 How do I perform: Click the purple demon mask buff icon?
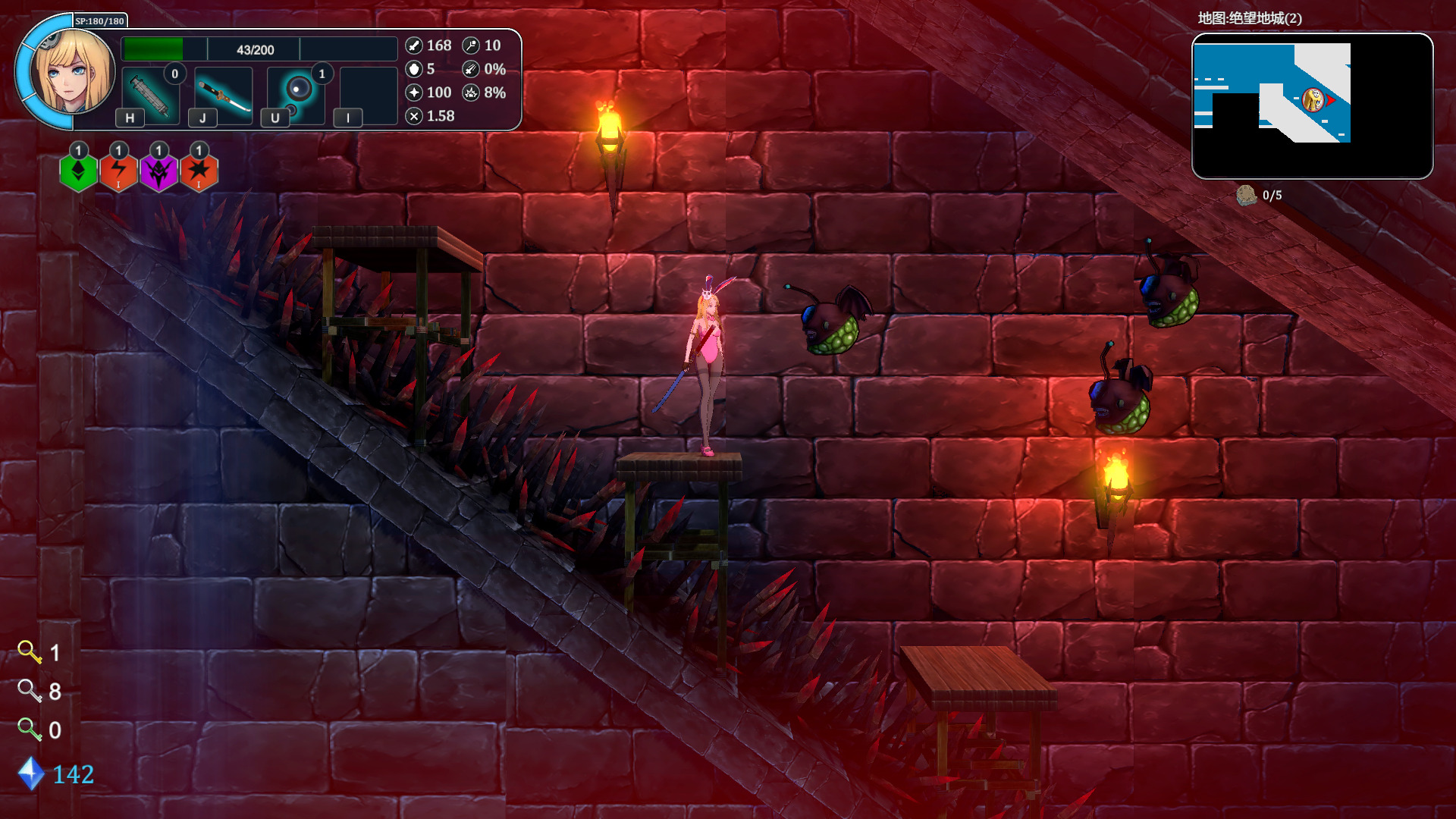click(x=158, y=172)
